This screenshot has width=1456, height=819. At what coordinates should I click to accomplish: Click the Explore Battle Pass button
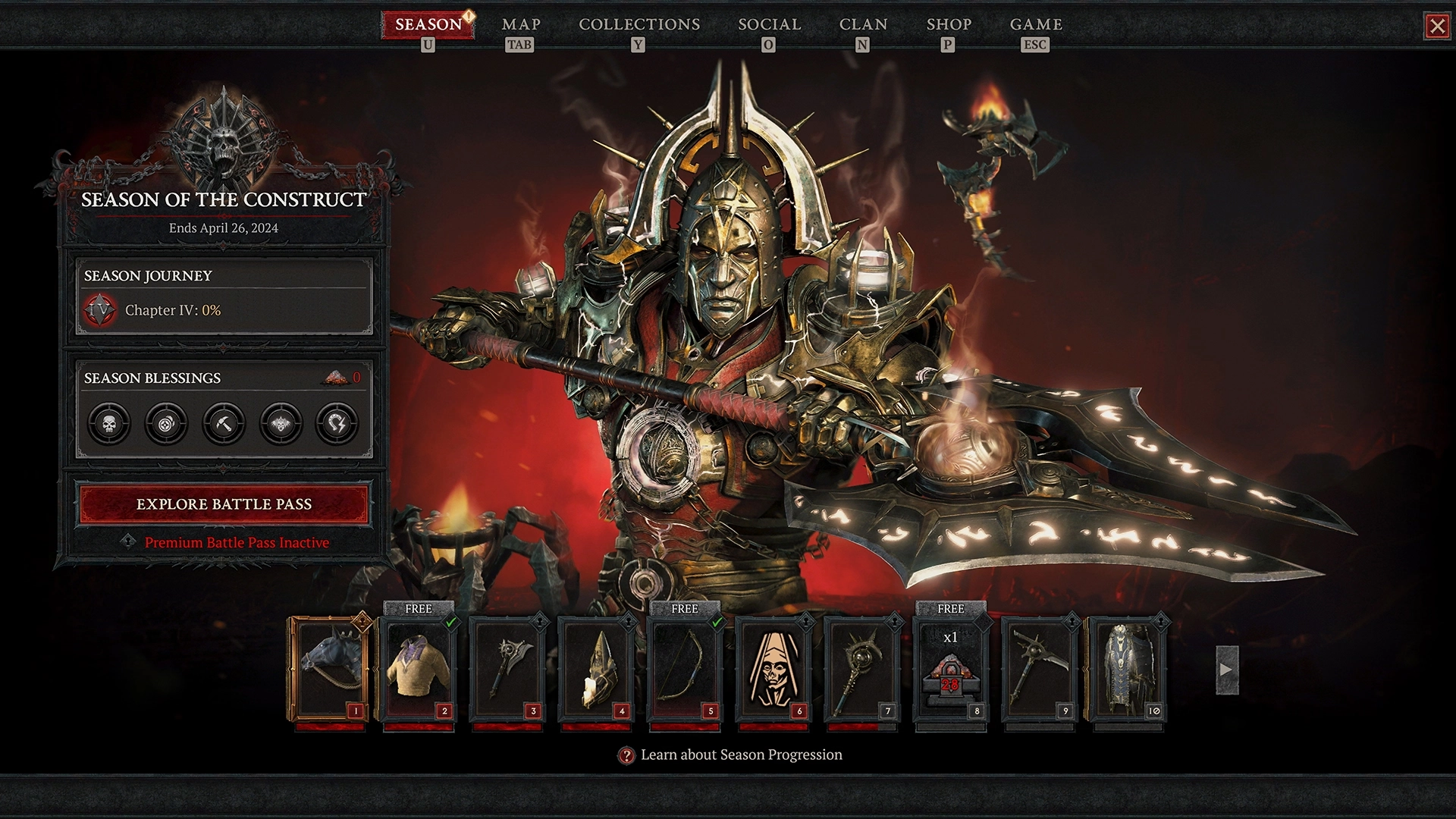223,504
